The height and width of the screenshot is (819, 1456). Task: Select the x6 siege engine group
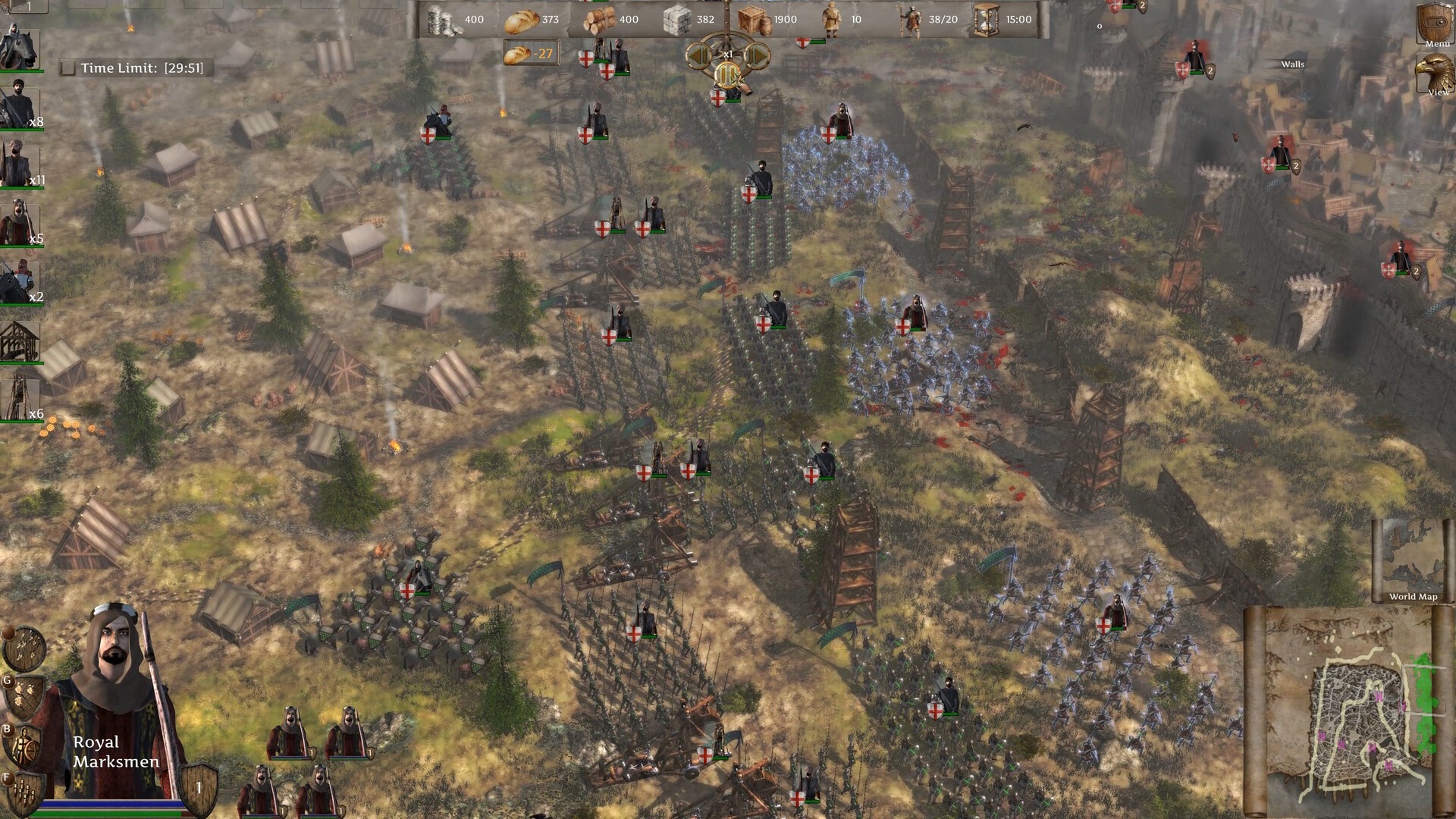point(20,399)
